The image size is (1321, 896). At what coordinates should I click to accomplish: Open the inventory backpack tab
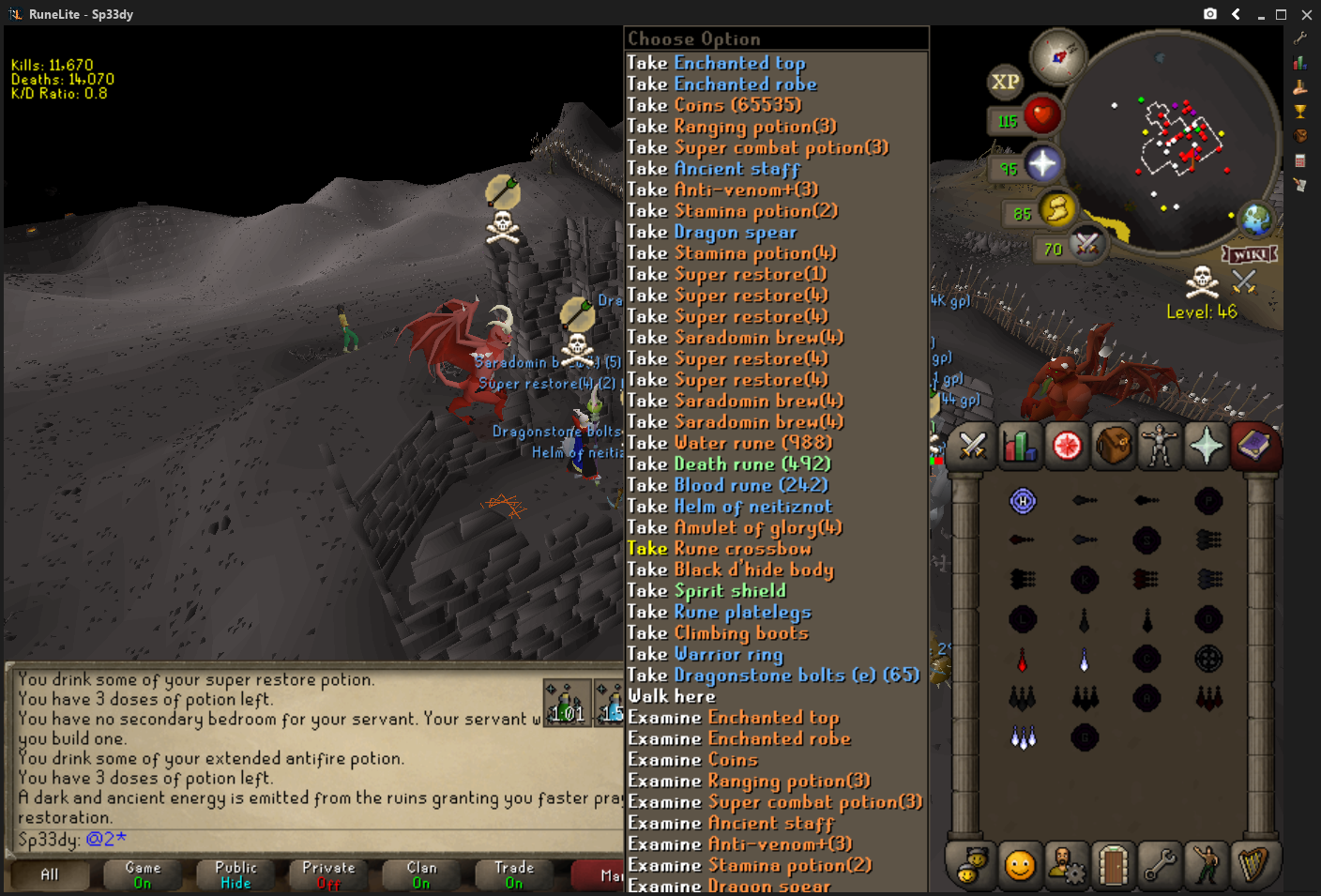pos(1113,446)
